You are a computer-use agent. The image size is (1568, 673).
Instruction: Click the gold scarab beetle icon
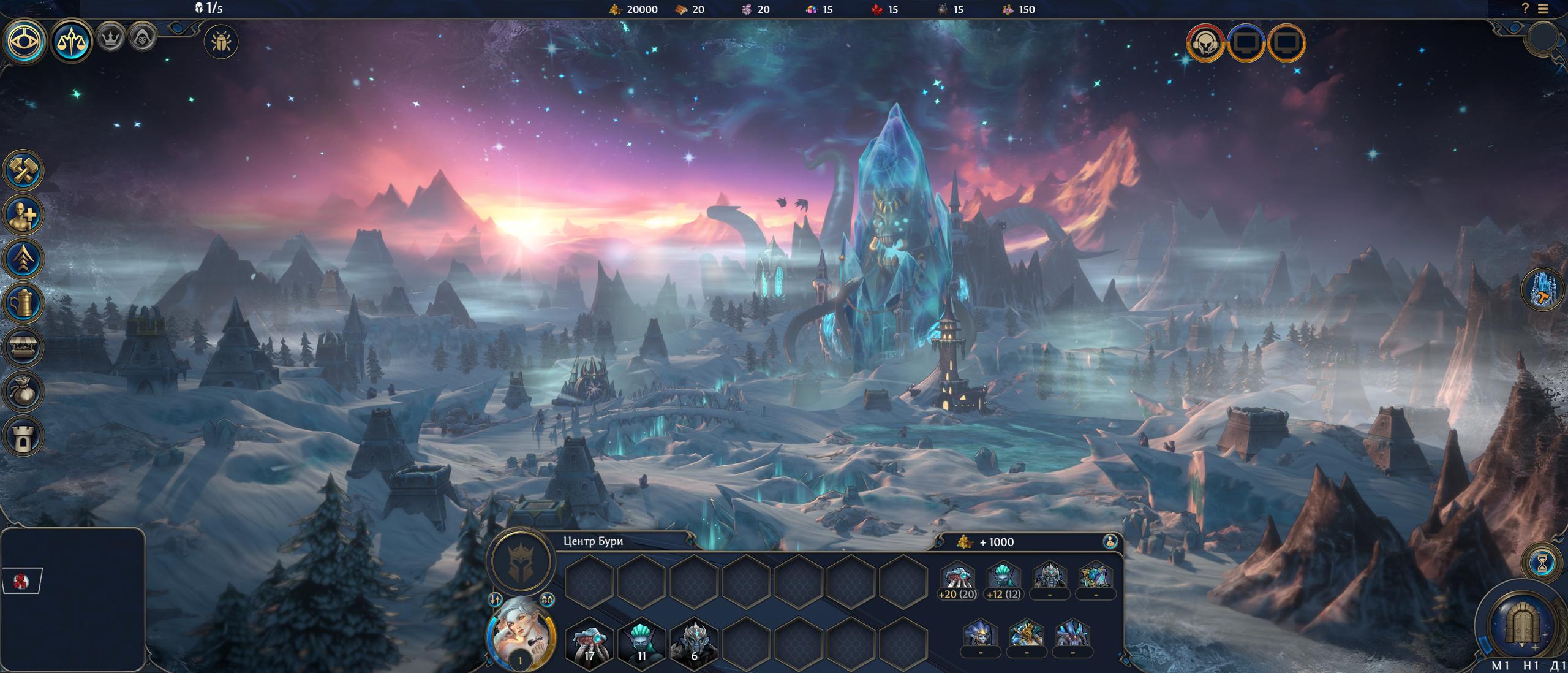pyautogui.click(x=221, y=42)
